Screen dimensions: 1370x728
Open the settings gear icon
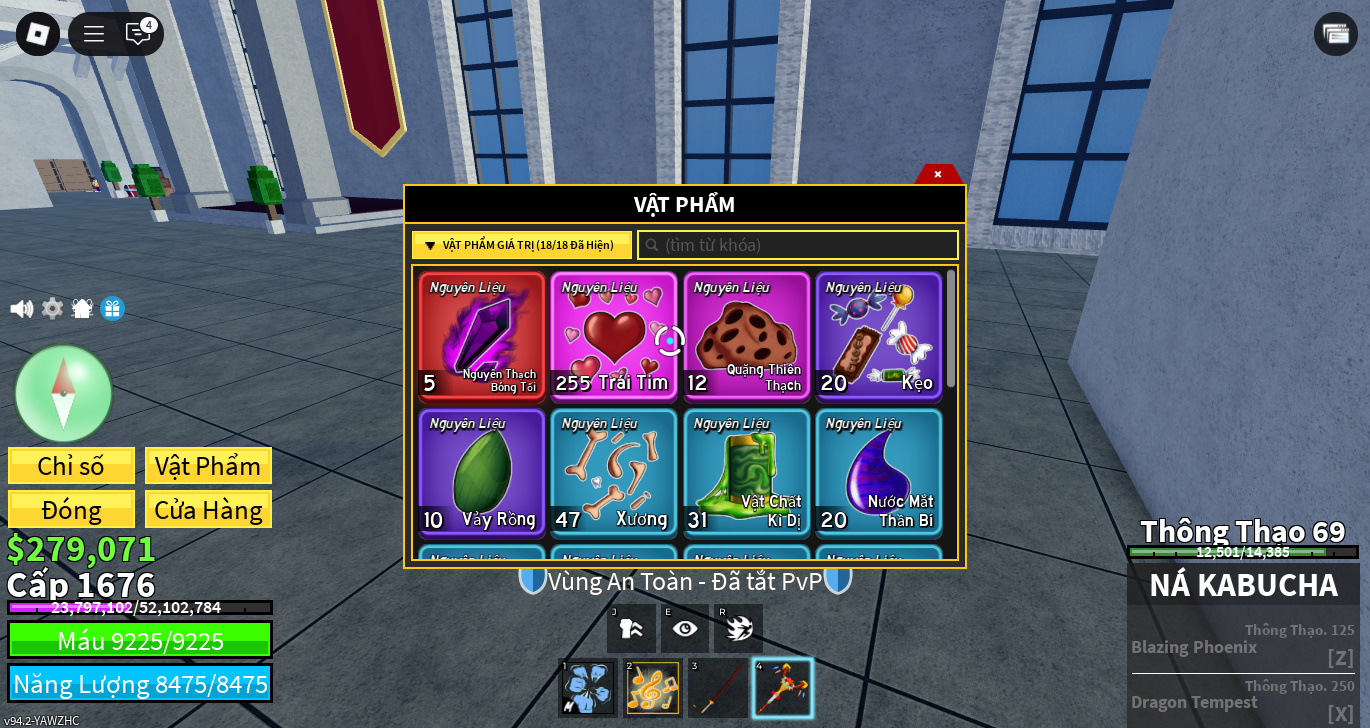click(x=52, y=309)
